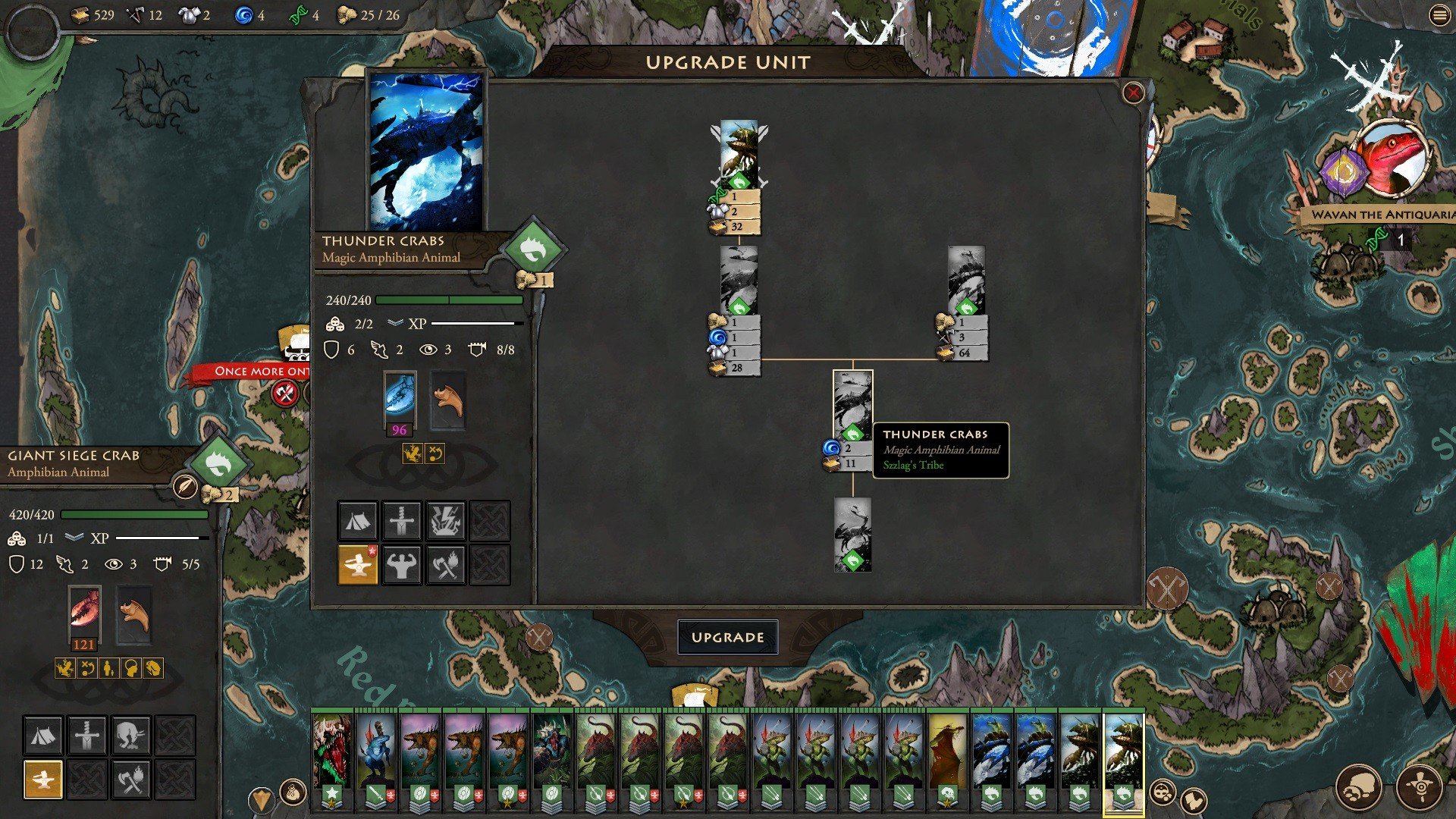The image size is (1456, 819).
Task: Select the lightning strike ability icon
Action: [445, 520]
